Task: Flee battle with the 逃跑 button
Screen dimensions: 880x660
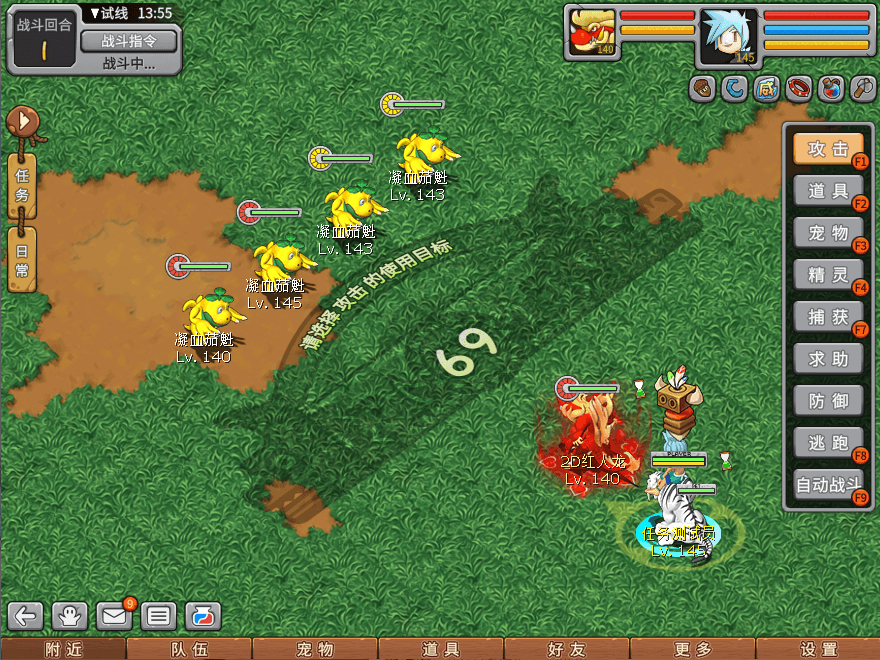Action: click(x=828, y=443)
